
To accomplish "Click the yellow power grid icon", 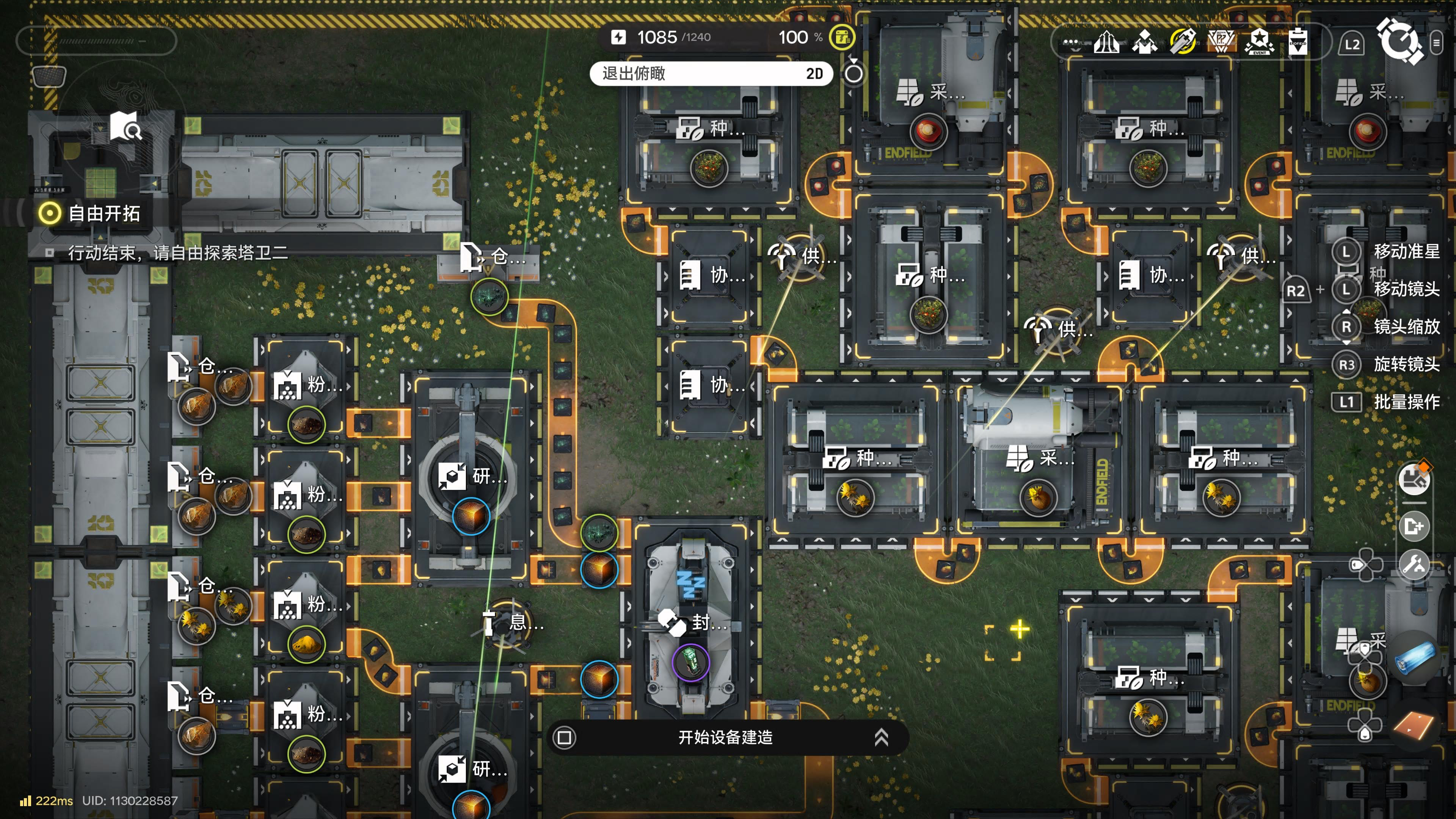I will pos(842,37).
